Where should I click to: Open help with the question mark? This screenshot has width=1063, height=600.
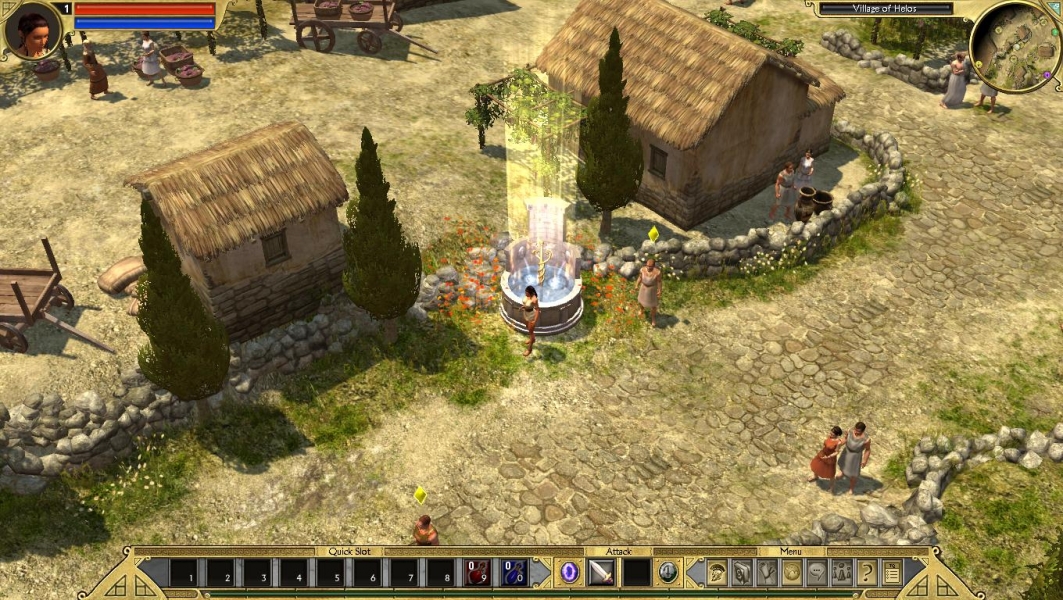pyautogui.click(x=866, y=573)
